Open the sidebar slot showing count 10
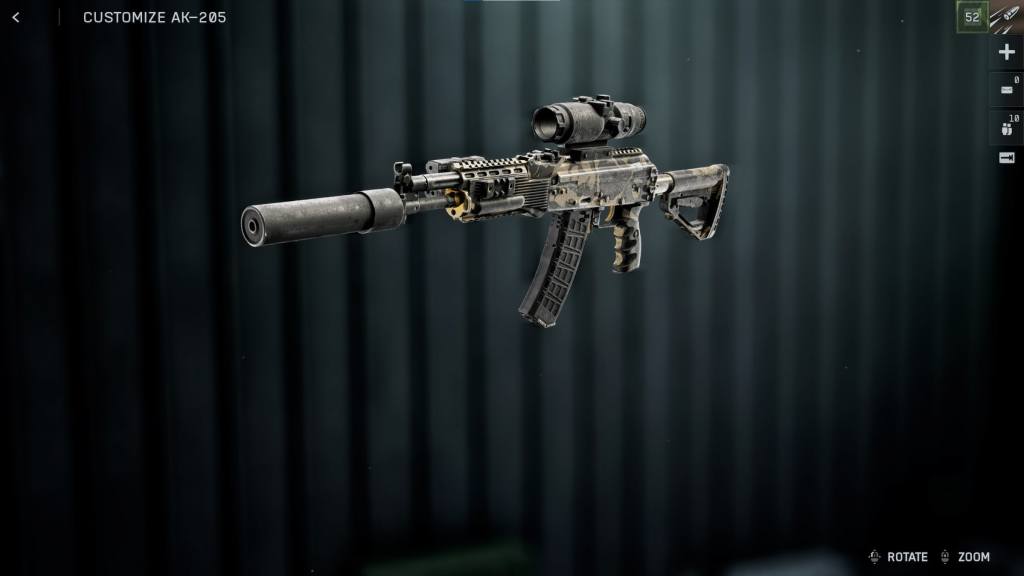Image resolution: width=1024 pixels, height=576 pixels. pos(1006,126)
